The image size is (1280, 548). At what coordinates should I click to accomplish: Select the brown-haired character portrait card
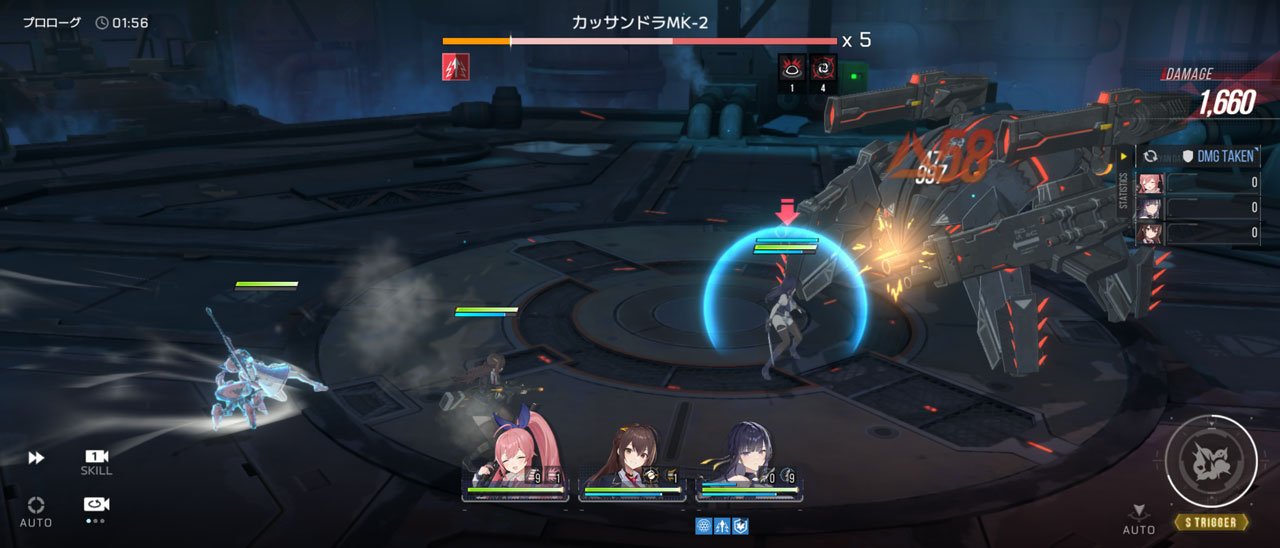pos(632,466)
